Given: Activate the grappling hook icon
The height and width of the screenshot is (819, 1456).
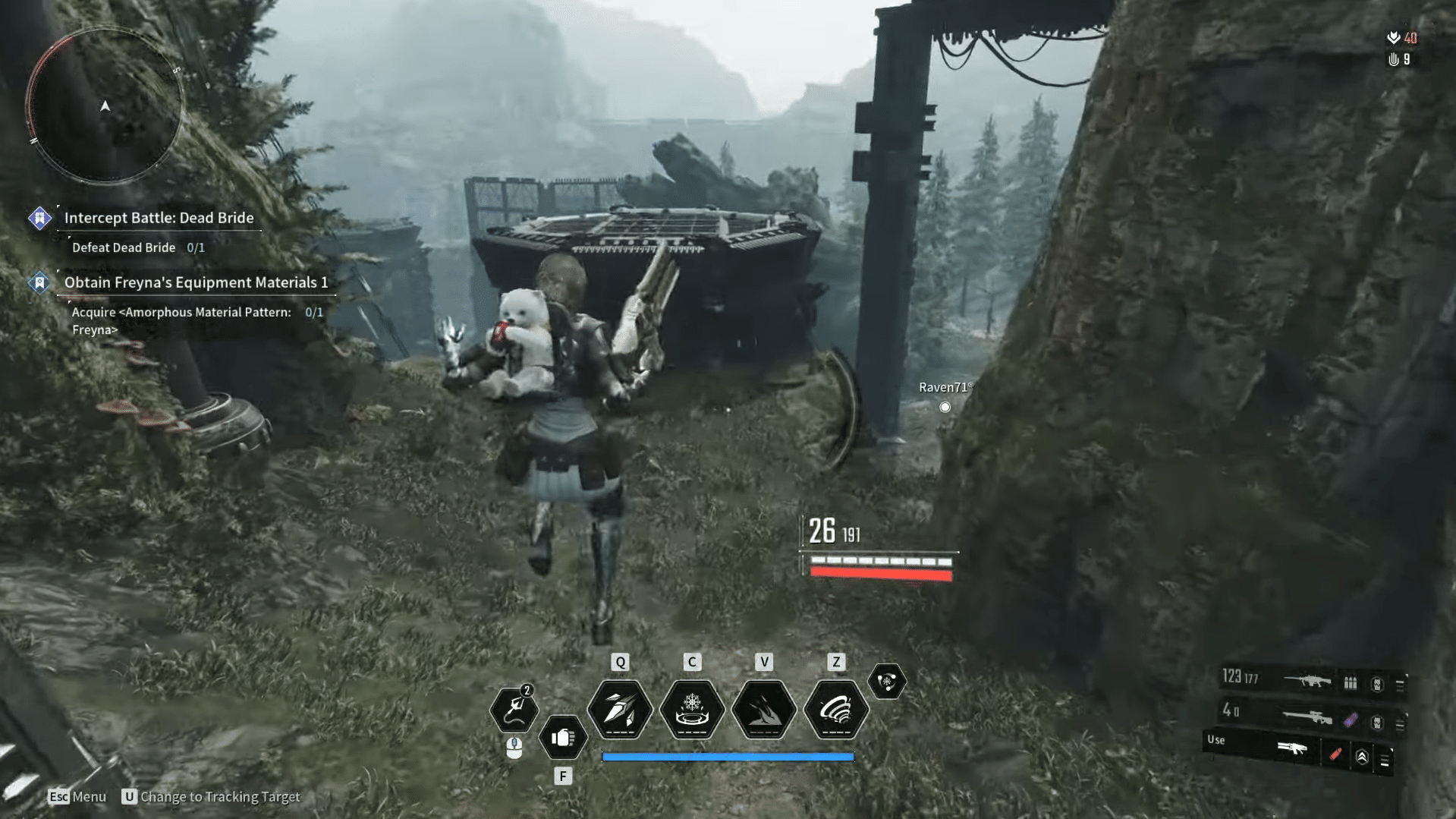Looking at the screenshot, I should click(x=514, y=709).
